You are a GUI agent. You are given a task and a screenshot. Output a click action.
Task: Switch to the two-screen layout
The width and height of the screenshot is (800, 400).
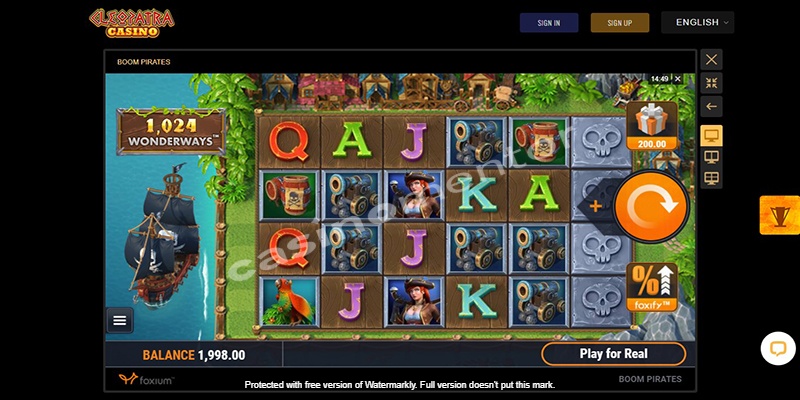[x=711, y=157]
